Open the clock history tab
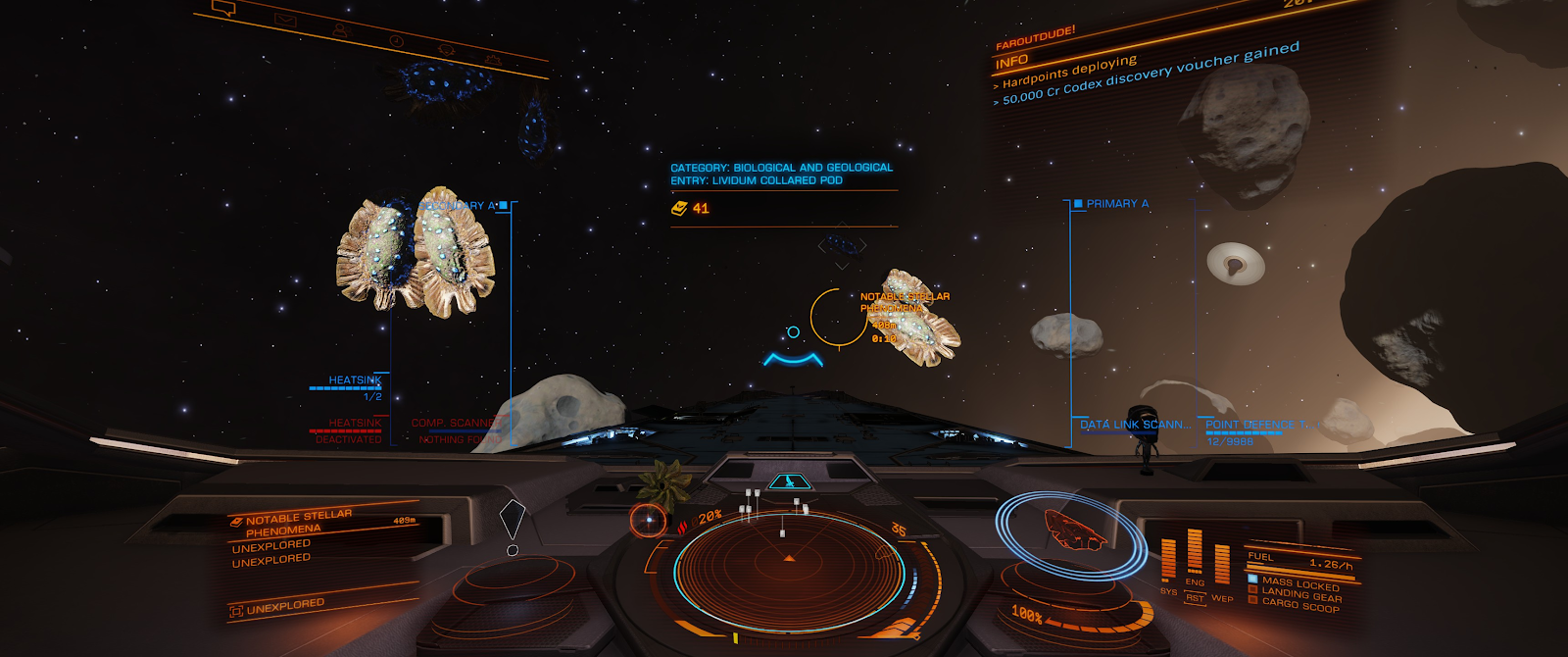 coord(396,41)
